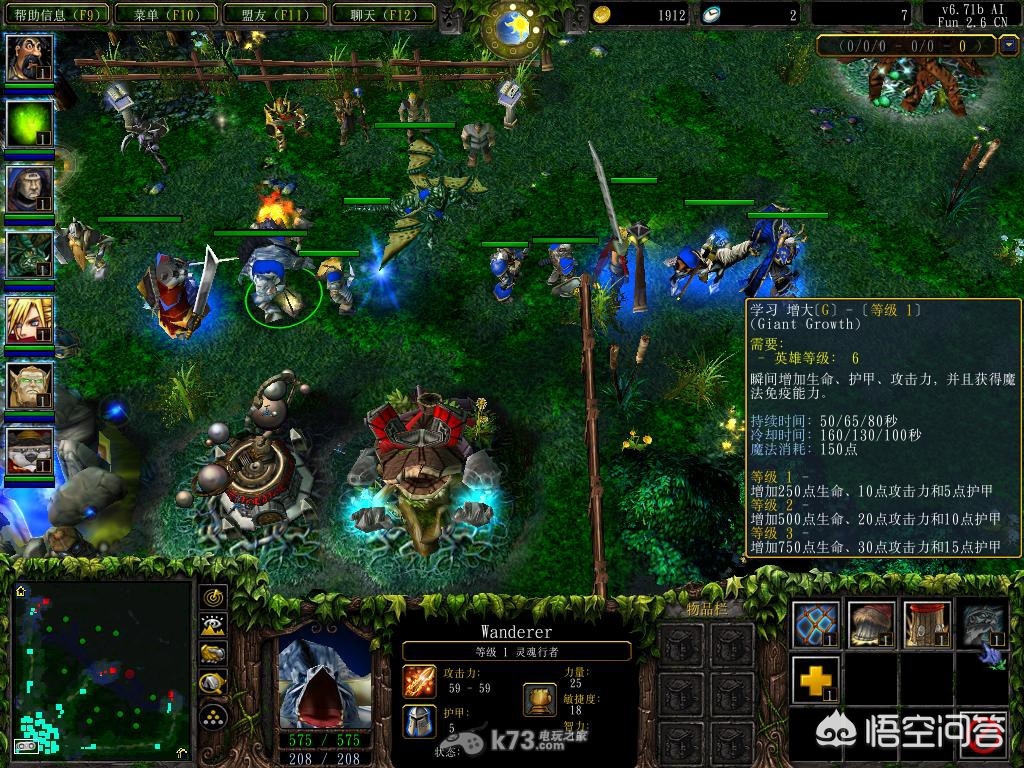
Task: Expand the scoreboard using its arrow button
Action: tap(1006, 46)
